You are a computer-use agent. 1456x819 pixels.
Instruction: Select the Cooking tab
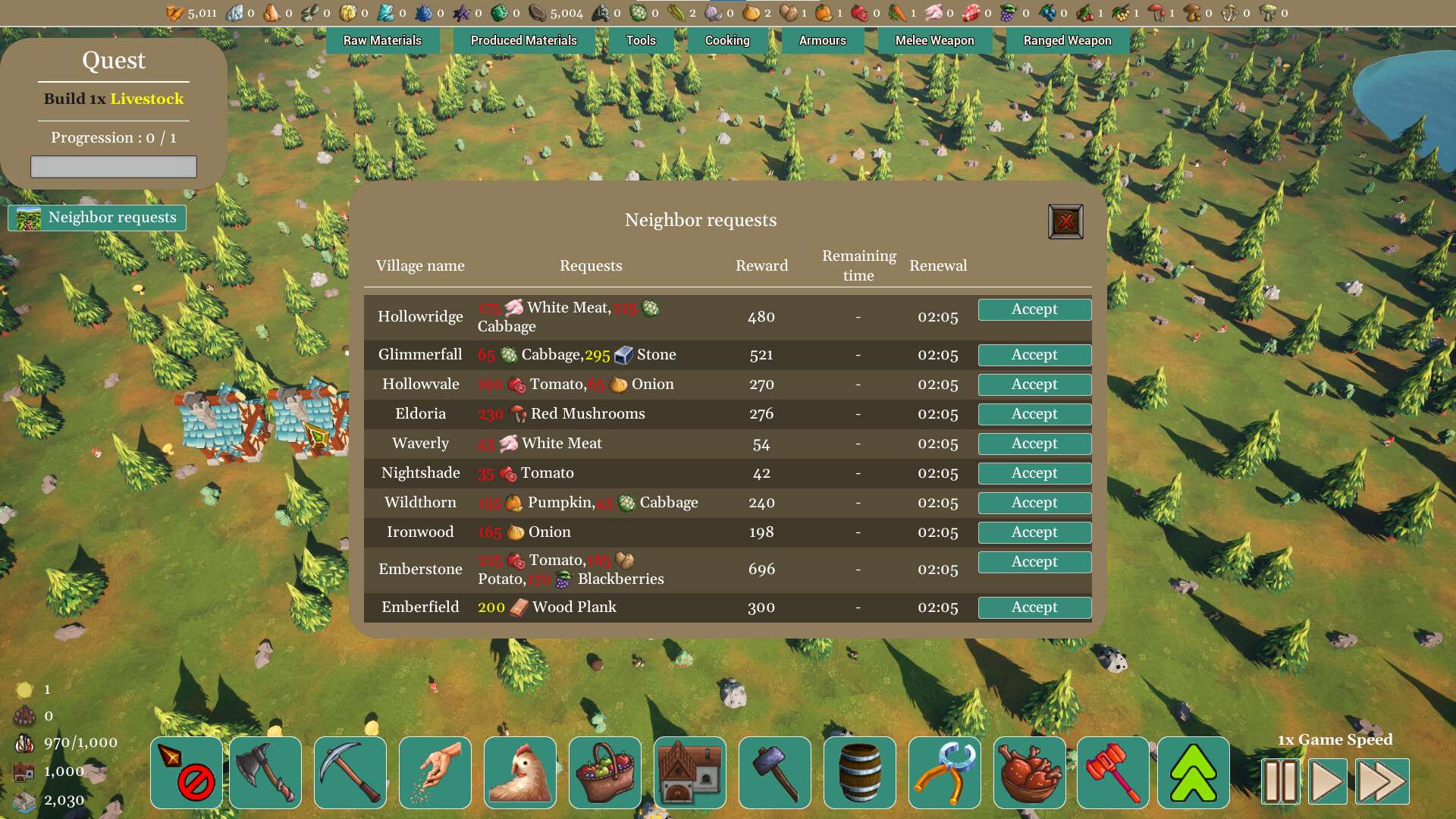(x=727, y=40)
